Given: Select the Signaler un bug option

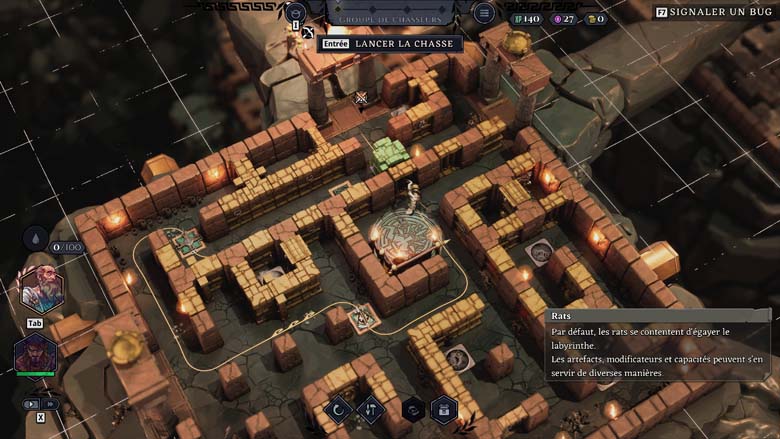Looking at the screenshot, I should pyautogui.click(x=716, y=12).
